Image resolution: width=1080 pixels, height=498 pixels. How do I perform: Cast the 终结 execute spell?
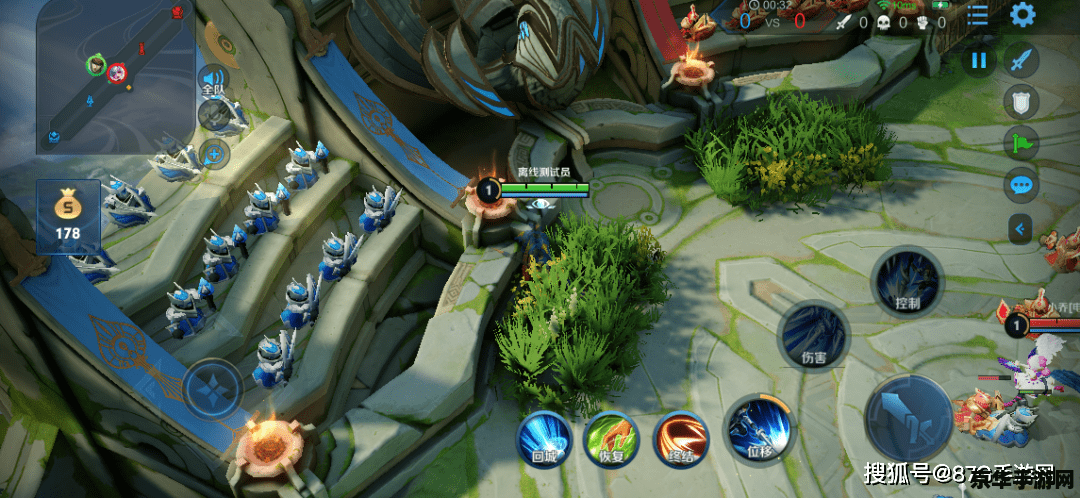(x=681, y=439)
